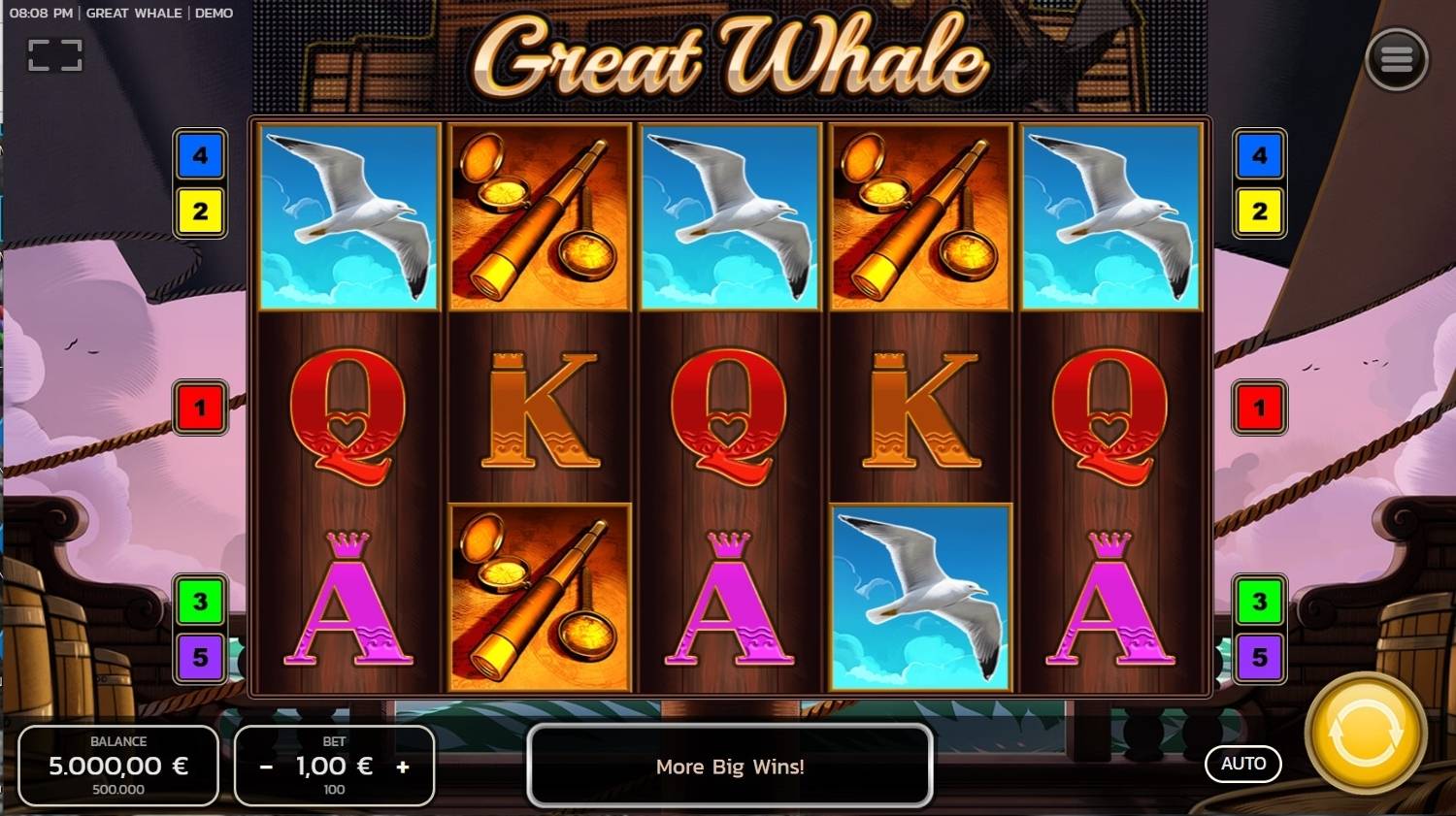Click the Great Whale title logo
Screen dimensions: 1456x816
click(728, 58)
